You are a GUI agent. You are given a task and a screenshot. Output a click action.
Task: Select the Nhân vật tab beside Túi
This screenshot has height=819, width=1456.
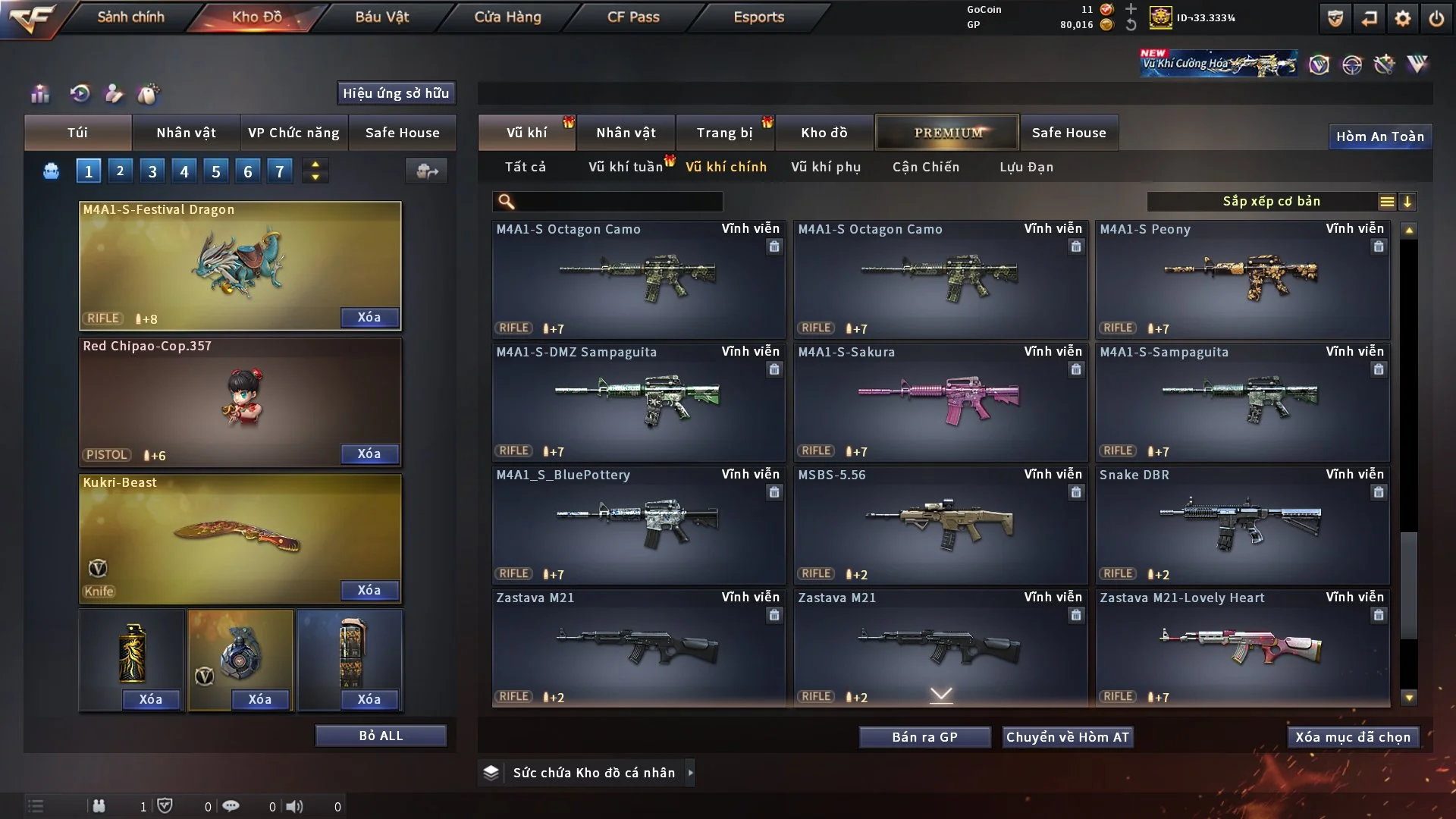click(x=186, y=133)
